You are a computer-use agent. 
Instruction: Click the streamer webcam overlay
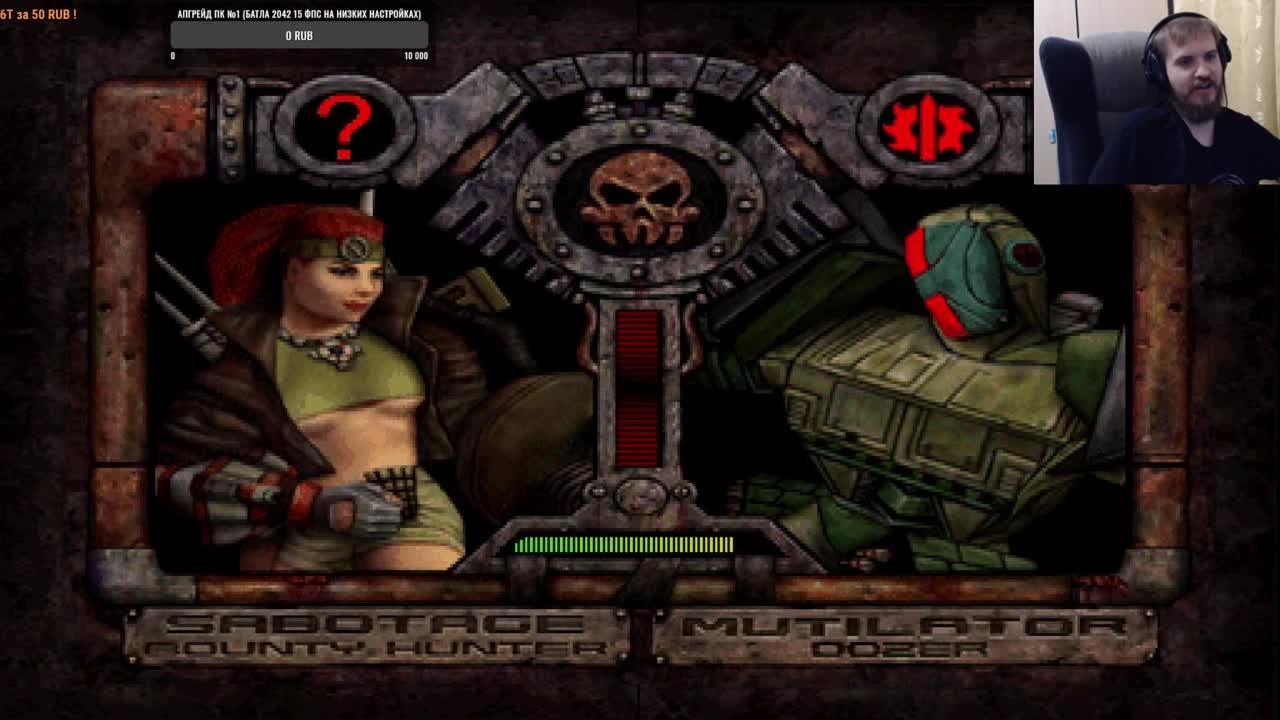coord(1156,92)
